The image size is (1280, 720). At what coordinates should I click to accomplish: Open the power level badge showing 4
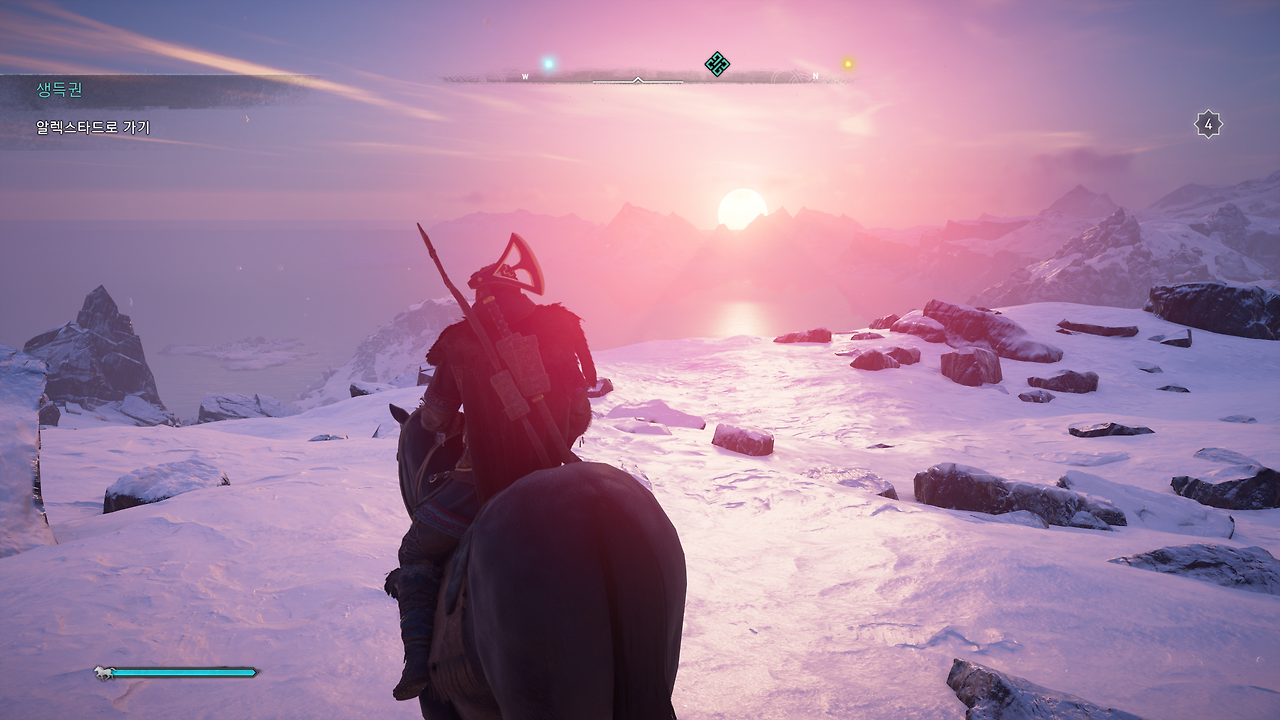point(1210,122)
